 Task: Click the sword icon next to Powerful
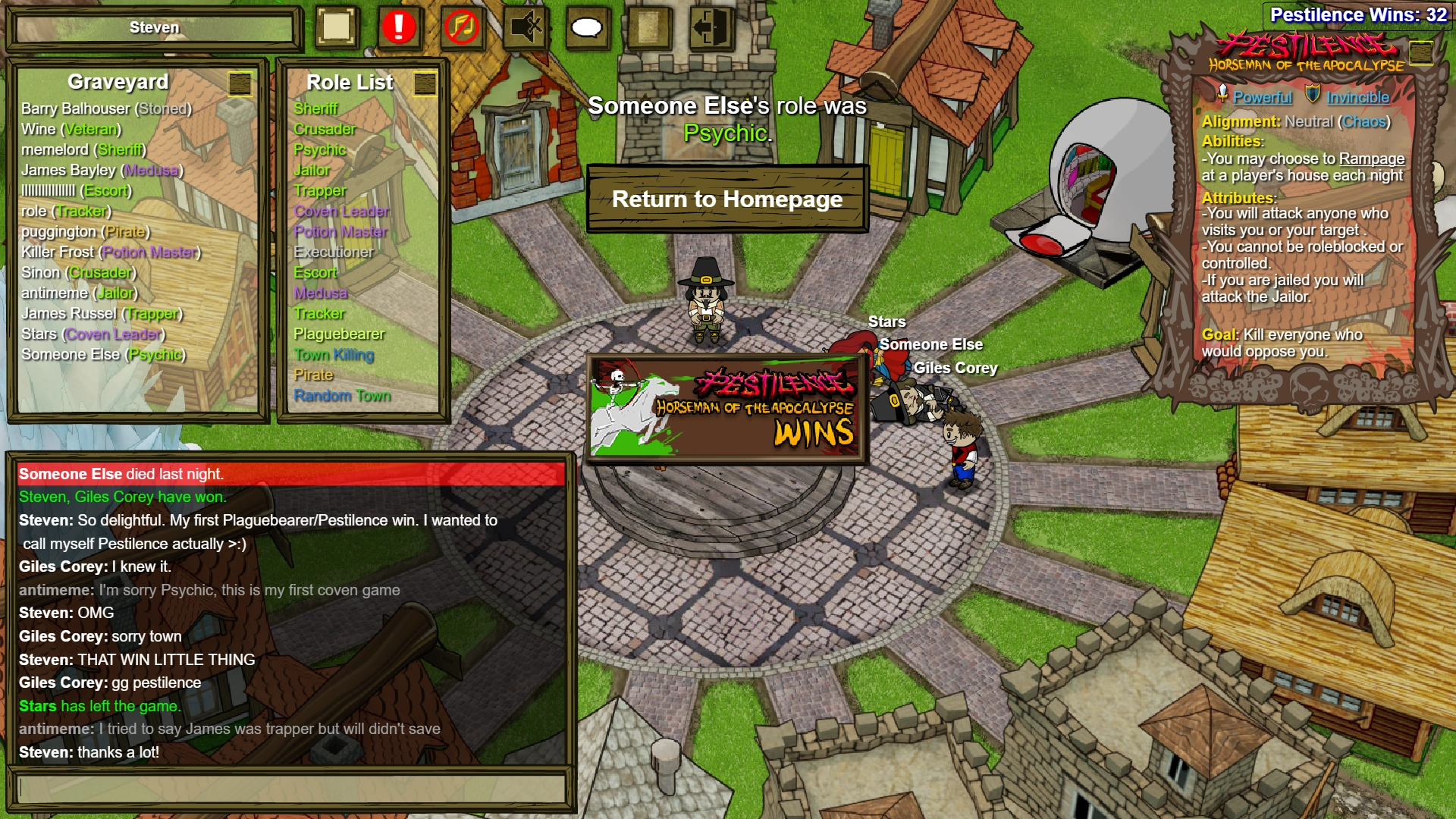coord(1223,96)
